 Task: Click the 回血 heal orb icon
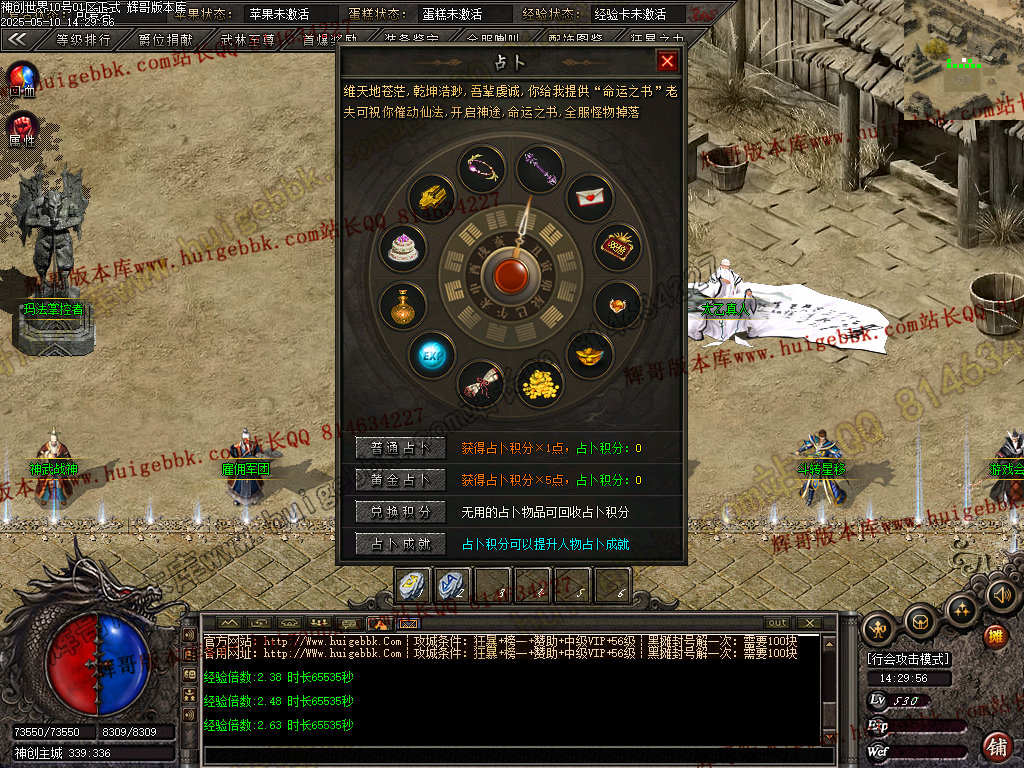click(22, 77)
